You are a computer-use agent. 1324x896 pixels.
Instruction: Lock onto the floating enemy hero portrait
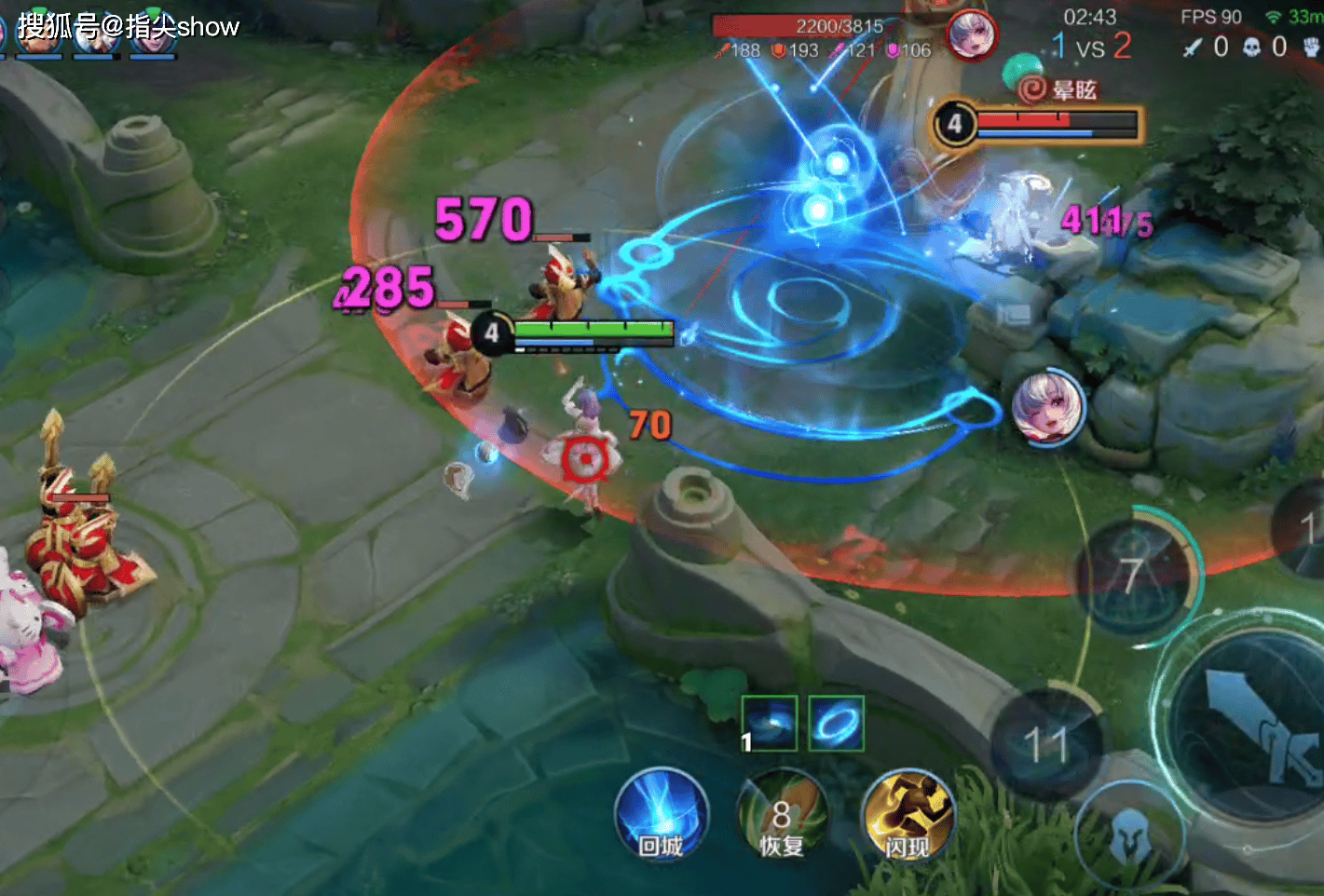1049,408
